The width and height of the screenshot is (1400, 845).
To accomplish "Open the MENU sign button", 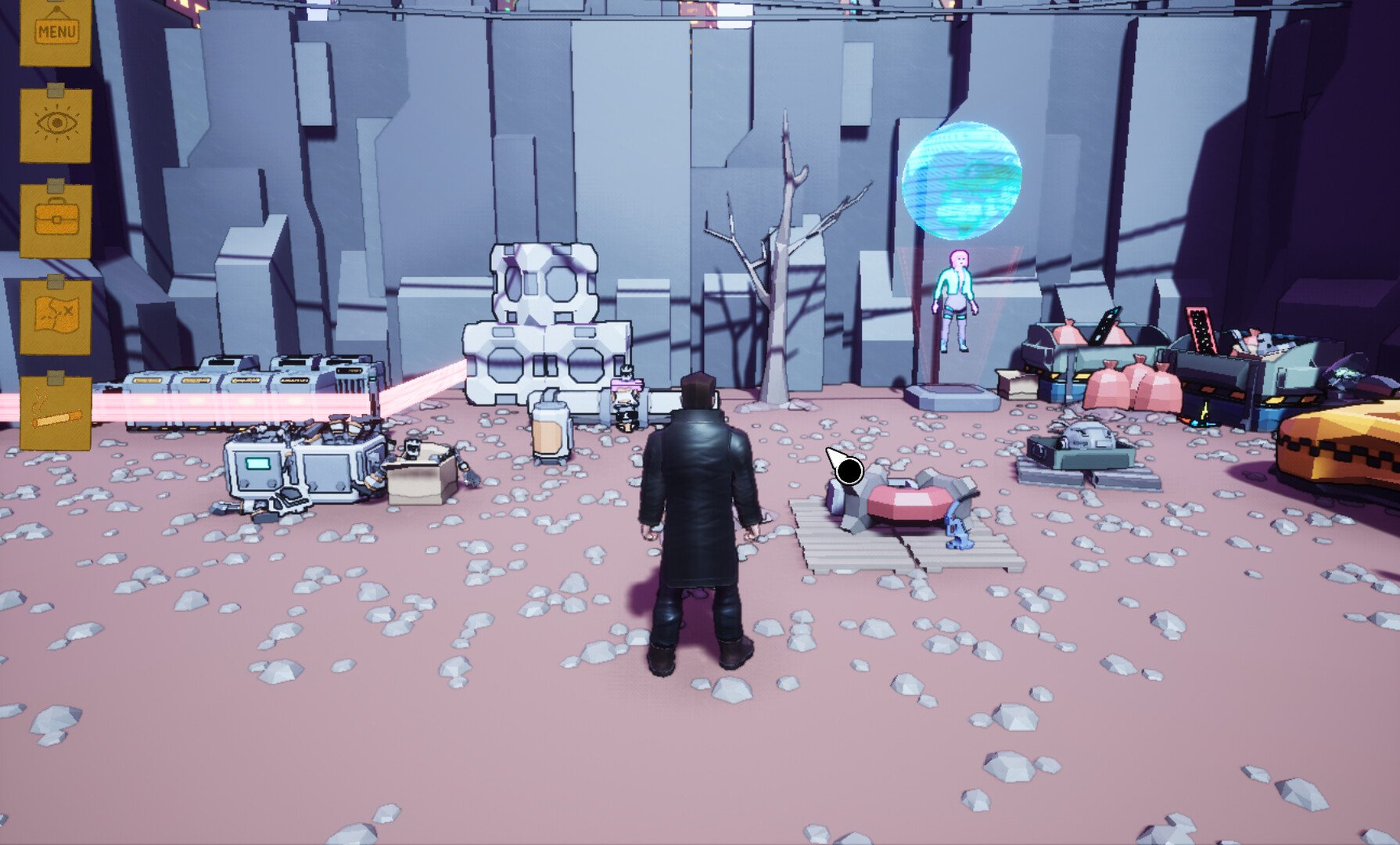I will [x=56, y=31].
